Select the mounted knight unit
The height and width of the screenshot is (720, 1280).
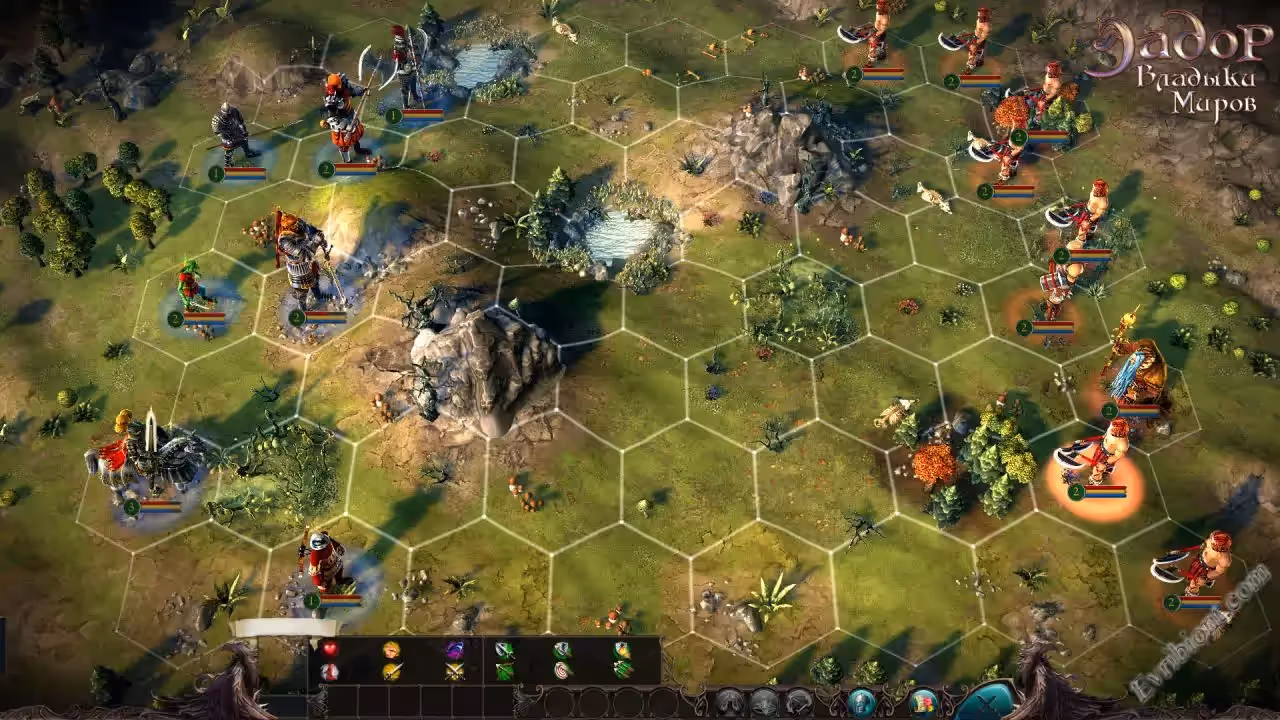click(x=145, y=462)
